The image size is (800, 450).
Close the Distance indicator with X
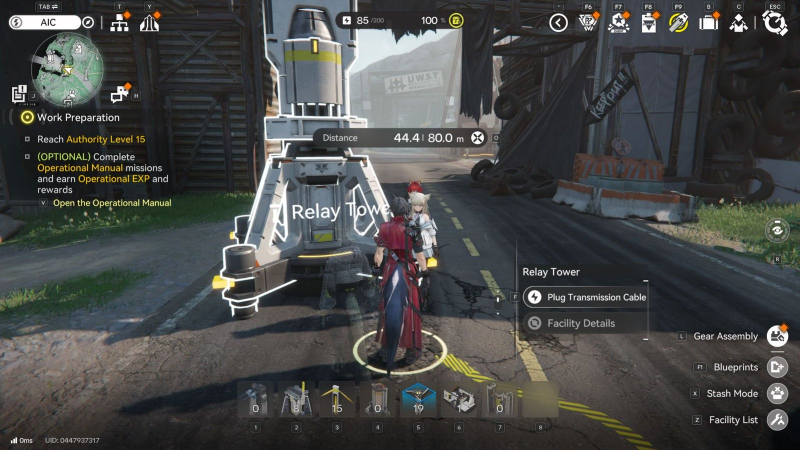[478, 138]
